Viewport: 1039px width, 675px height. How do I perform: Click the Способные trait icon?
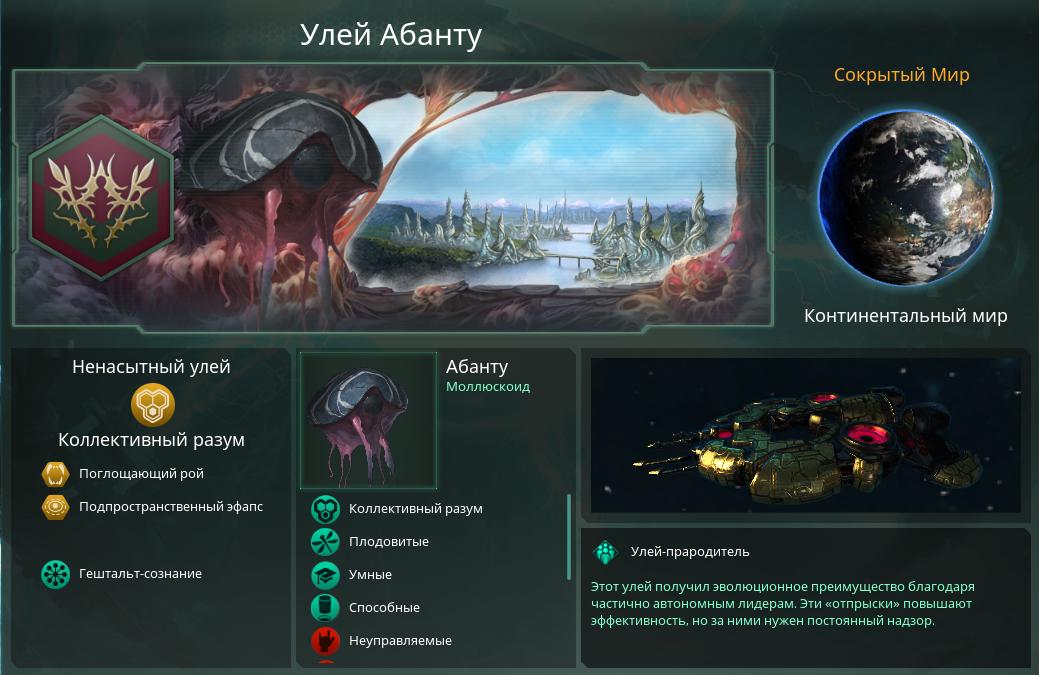click(325, 608)
